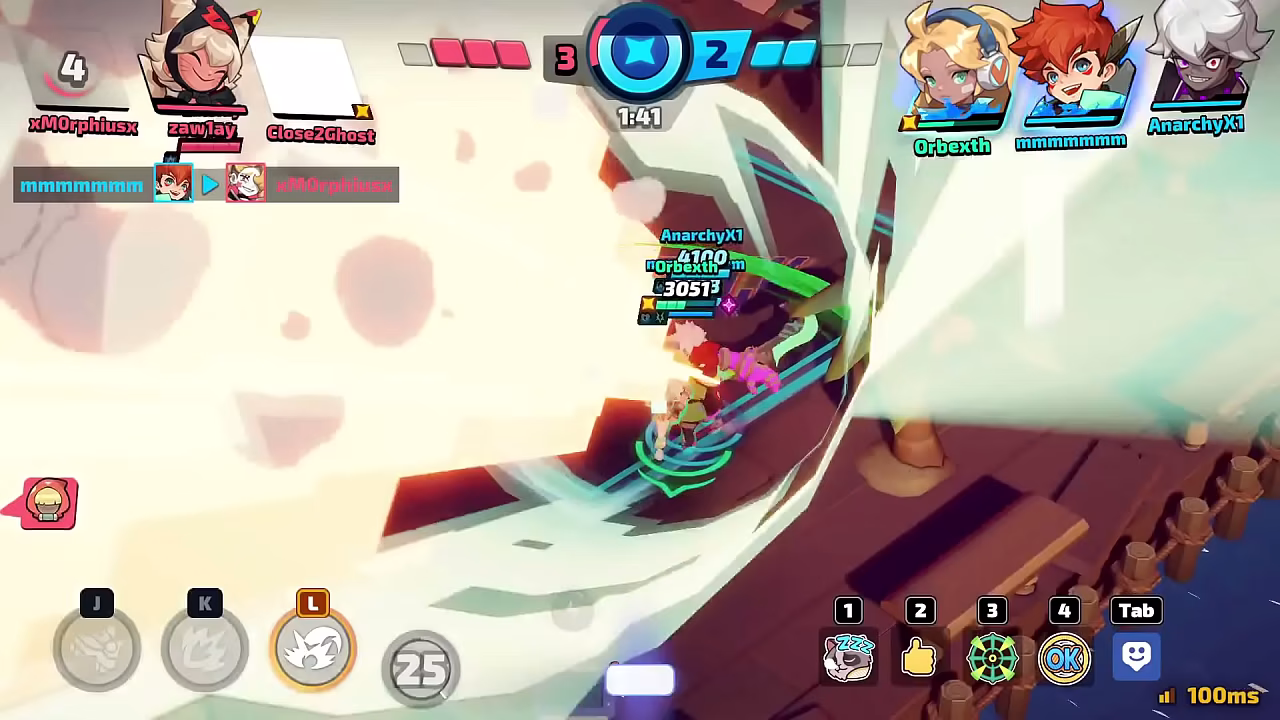Click the ability showing 25 cooldown
The image size is (1280, 720).
point(421,668)
